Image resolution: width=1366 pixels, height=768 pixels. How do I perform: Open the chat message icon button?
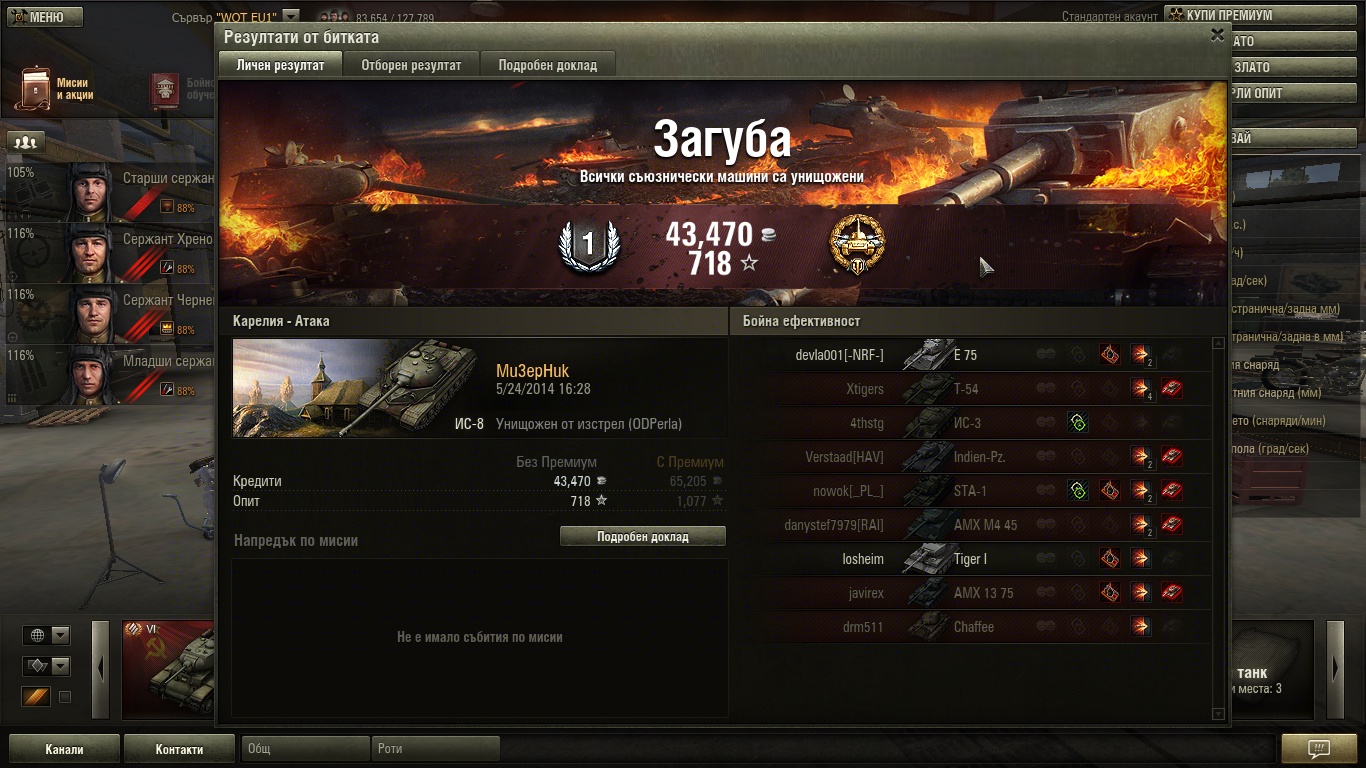point(1318,749)
